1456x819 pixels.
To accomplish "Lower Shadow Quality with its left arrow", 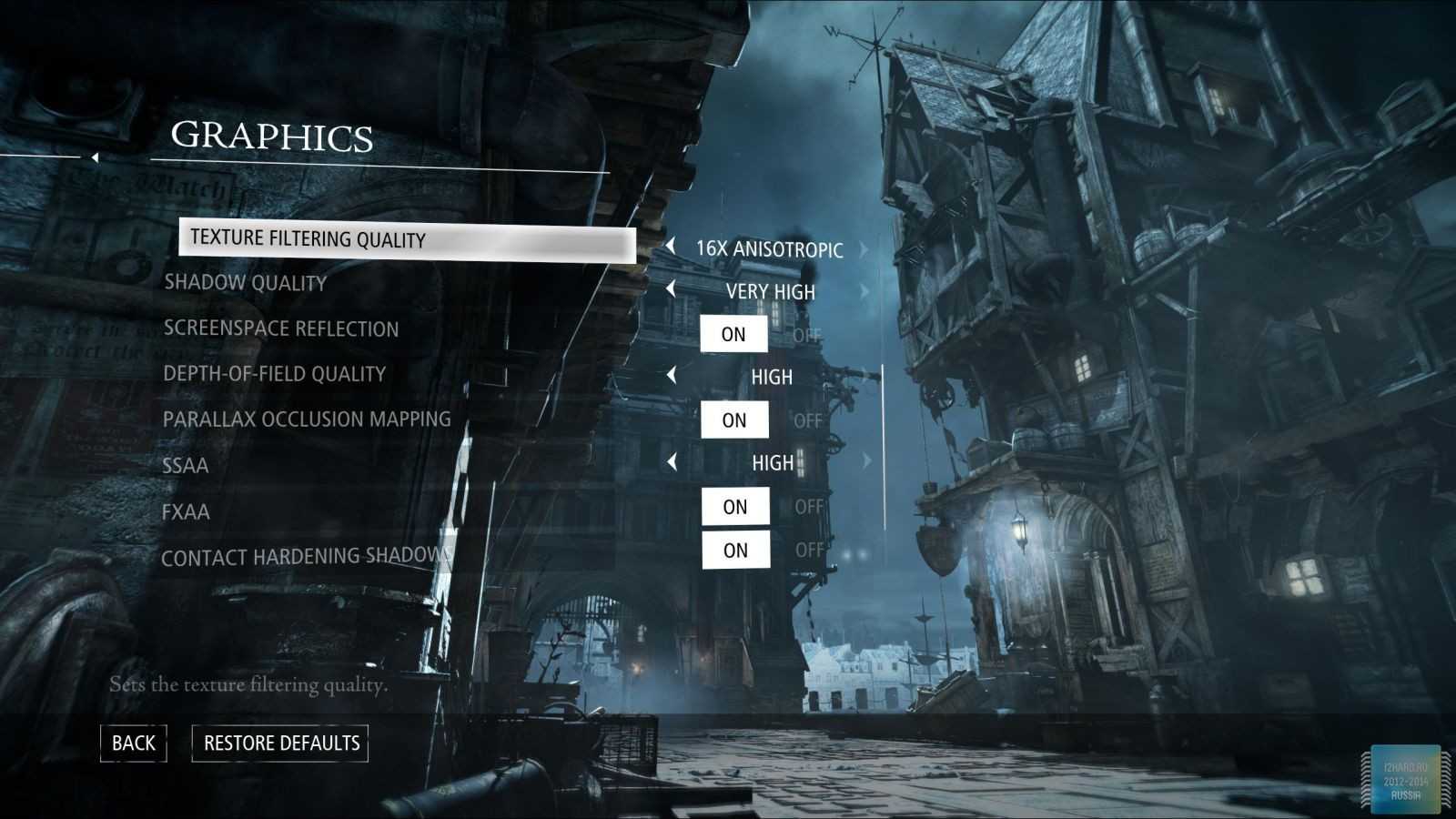I will (671, 289).
